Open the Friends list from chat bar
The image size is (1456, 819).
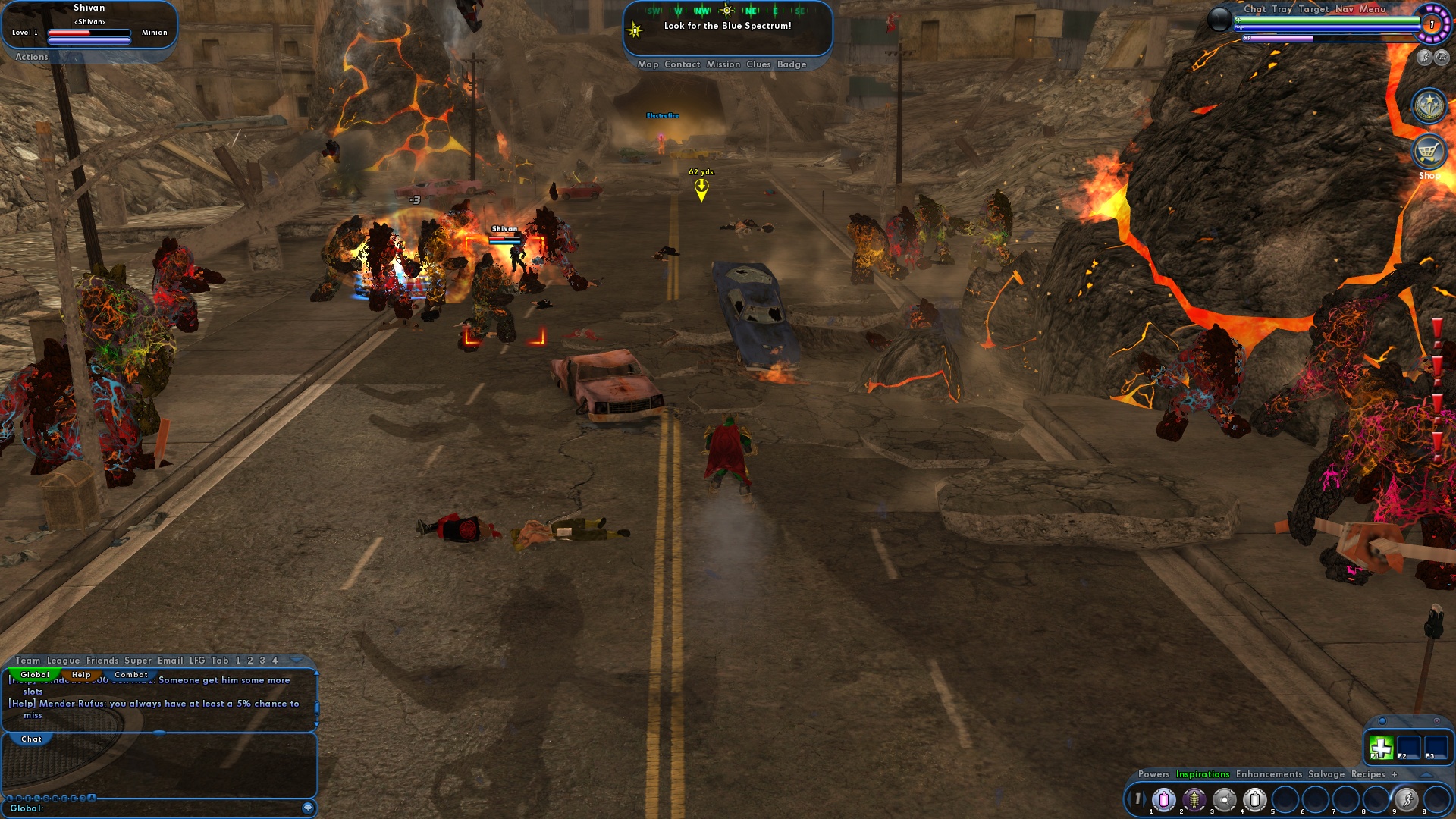102,661
